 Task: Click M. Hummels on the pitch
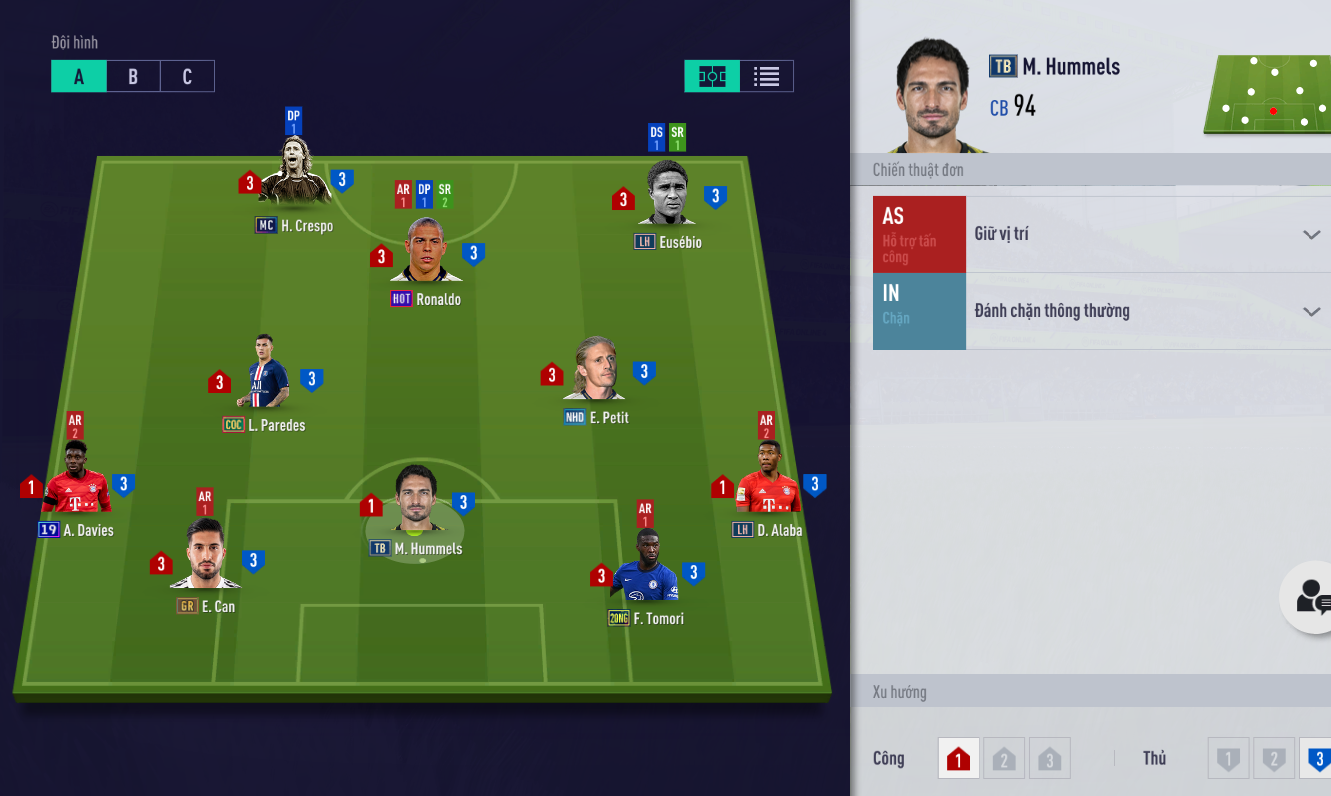tap(416, 502)
